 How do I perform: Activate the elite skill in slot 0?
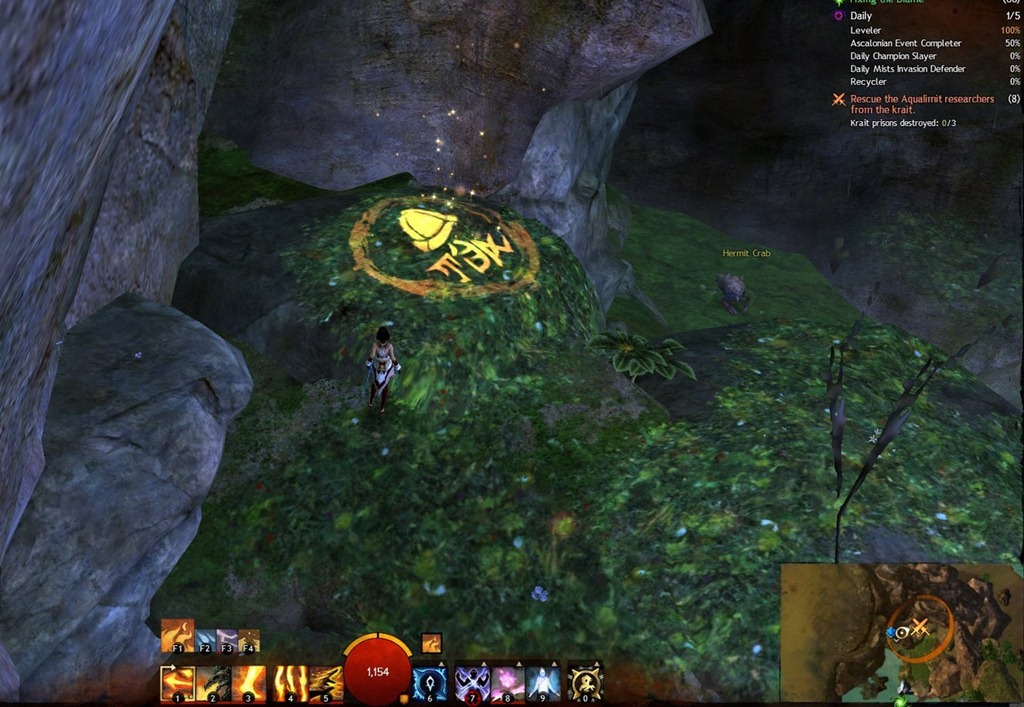coord(585,683)
